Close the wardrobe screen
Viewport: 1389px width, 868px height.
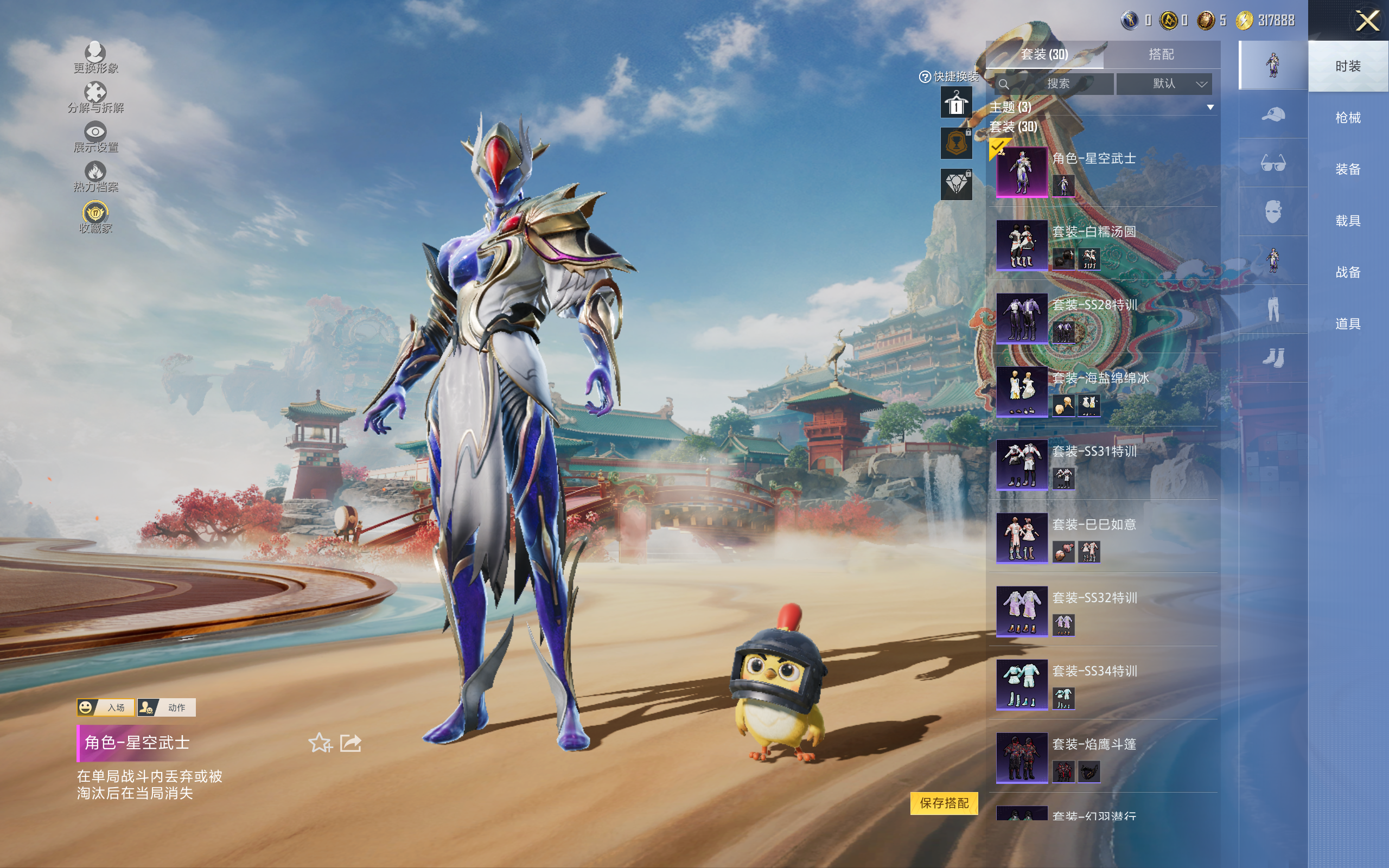(x=1367, y=21)
